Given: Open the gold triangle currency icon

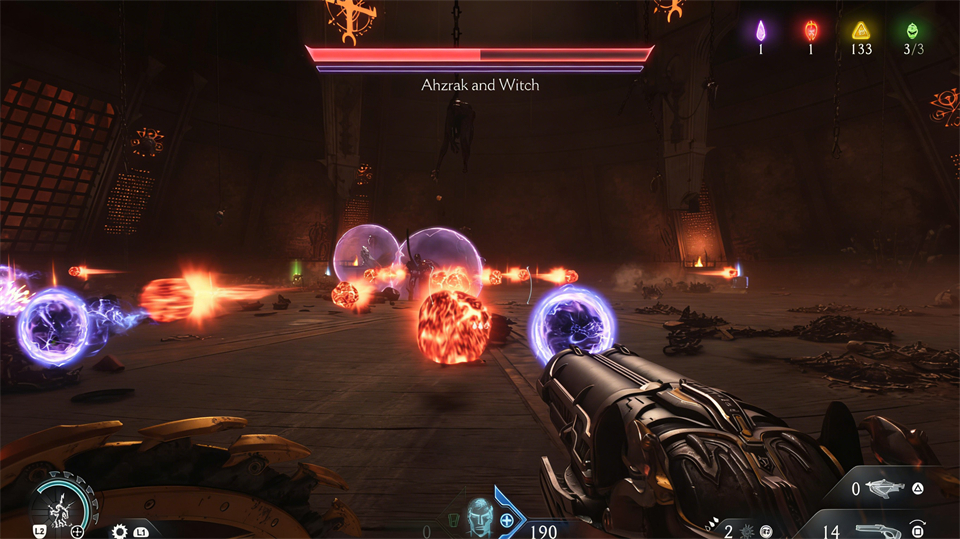Looking at the screenshot, I should click(860, 31).
